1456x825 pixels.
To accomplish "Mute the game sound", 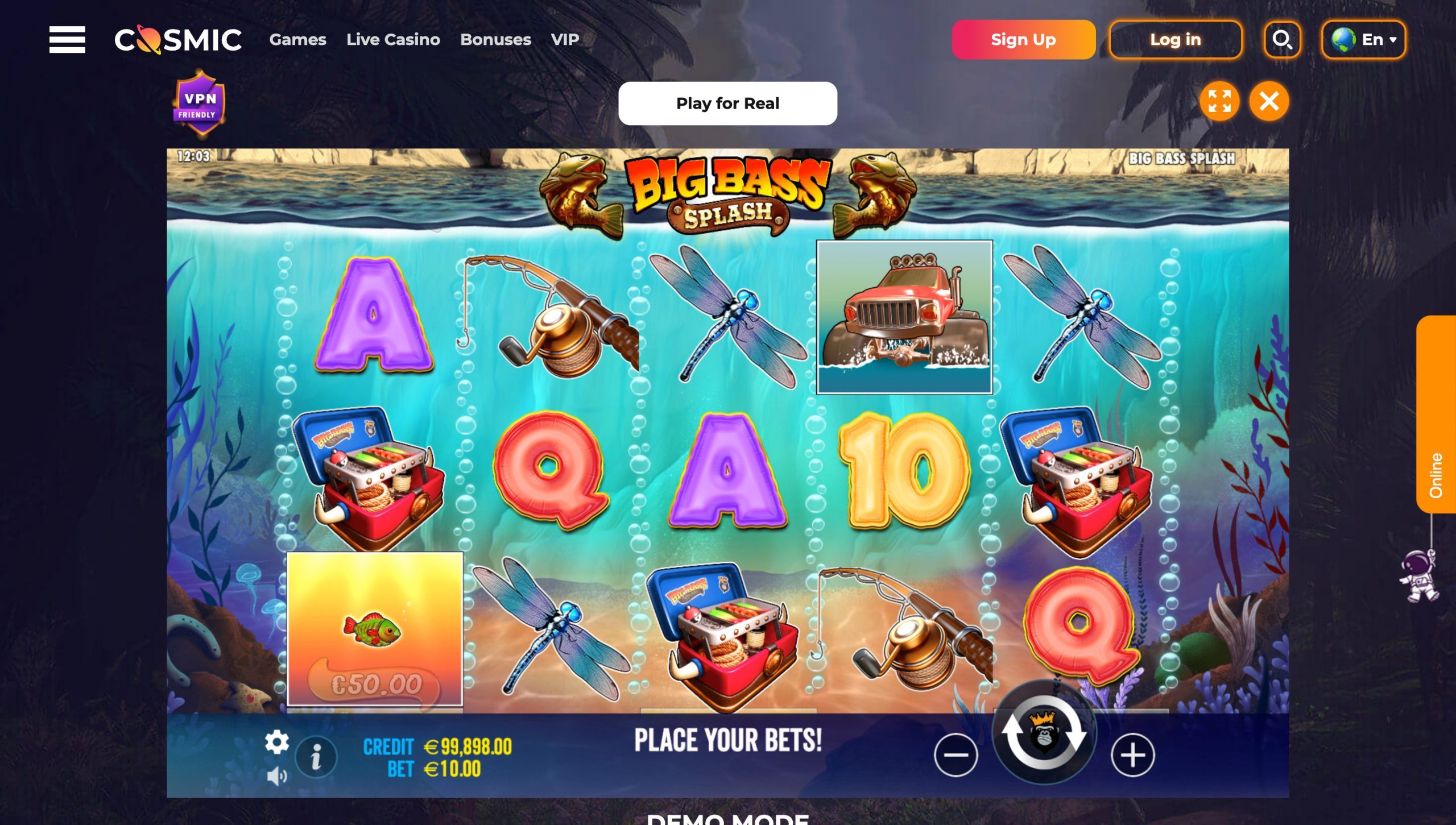I will tap(277, 774).
